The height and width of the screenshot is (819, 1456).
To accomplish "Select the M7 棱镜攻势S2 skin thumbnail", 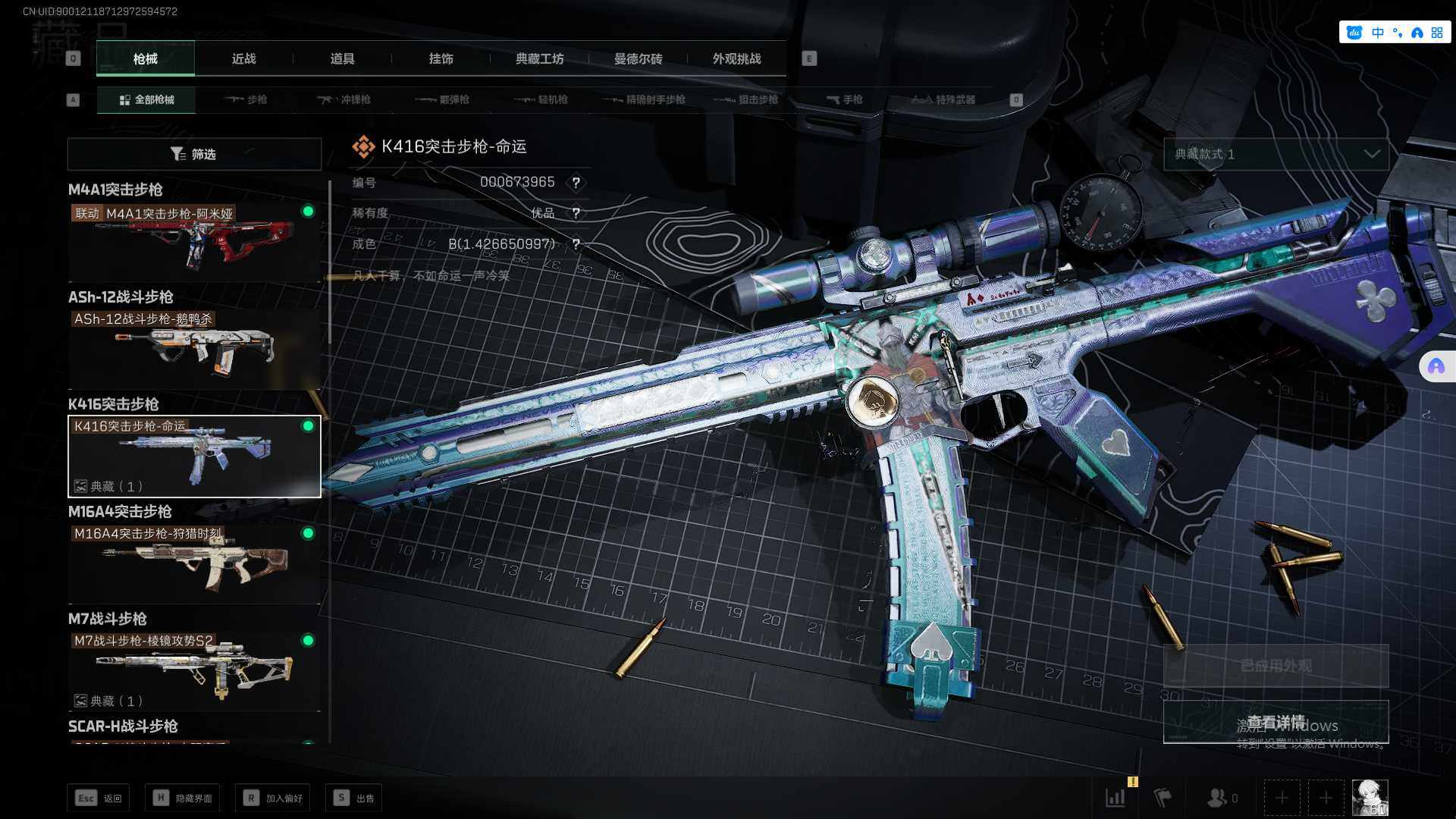I will 194,670.
